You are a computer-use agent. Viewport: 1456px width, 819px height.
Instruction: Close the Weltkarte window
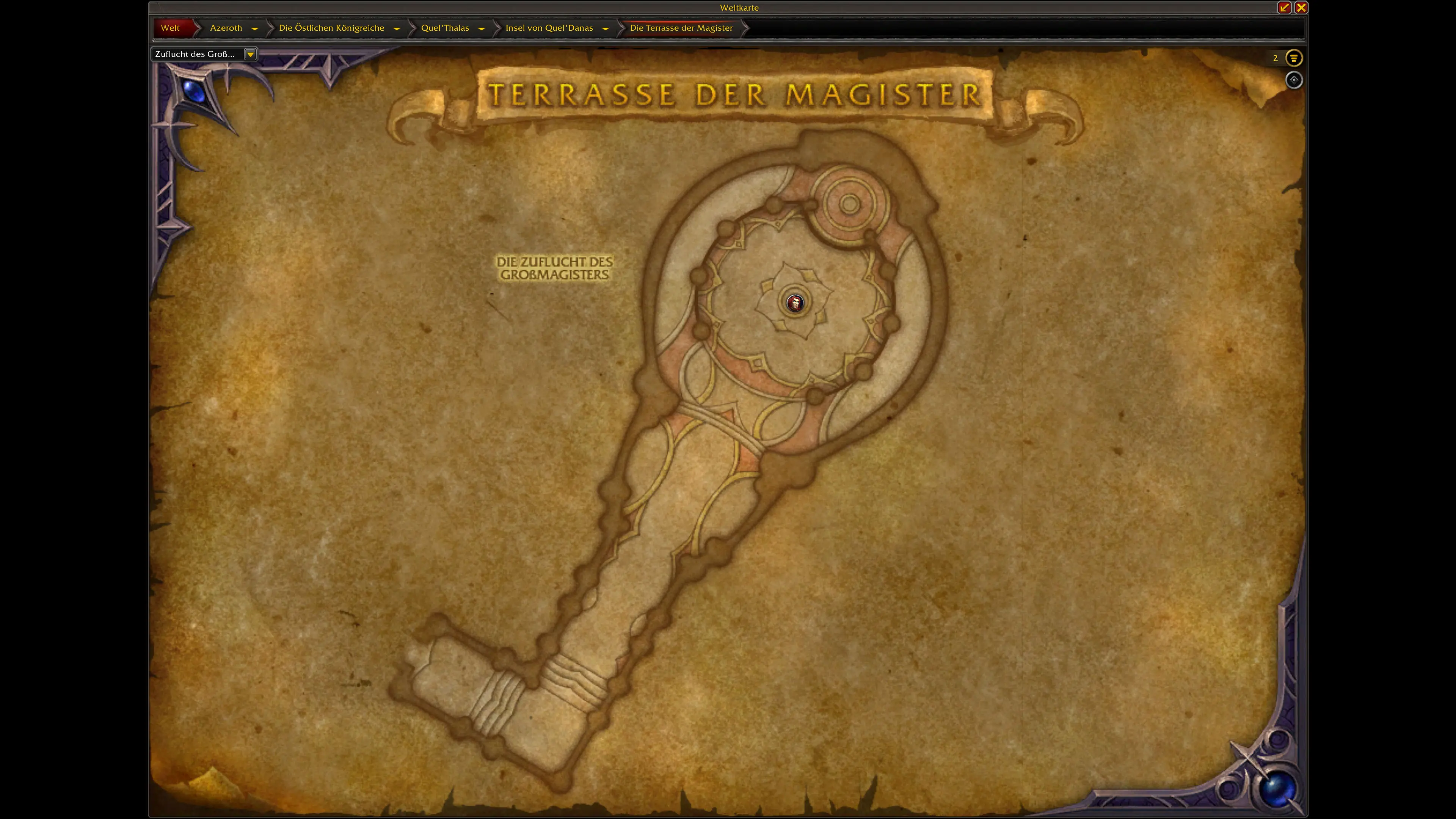1301,7
